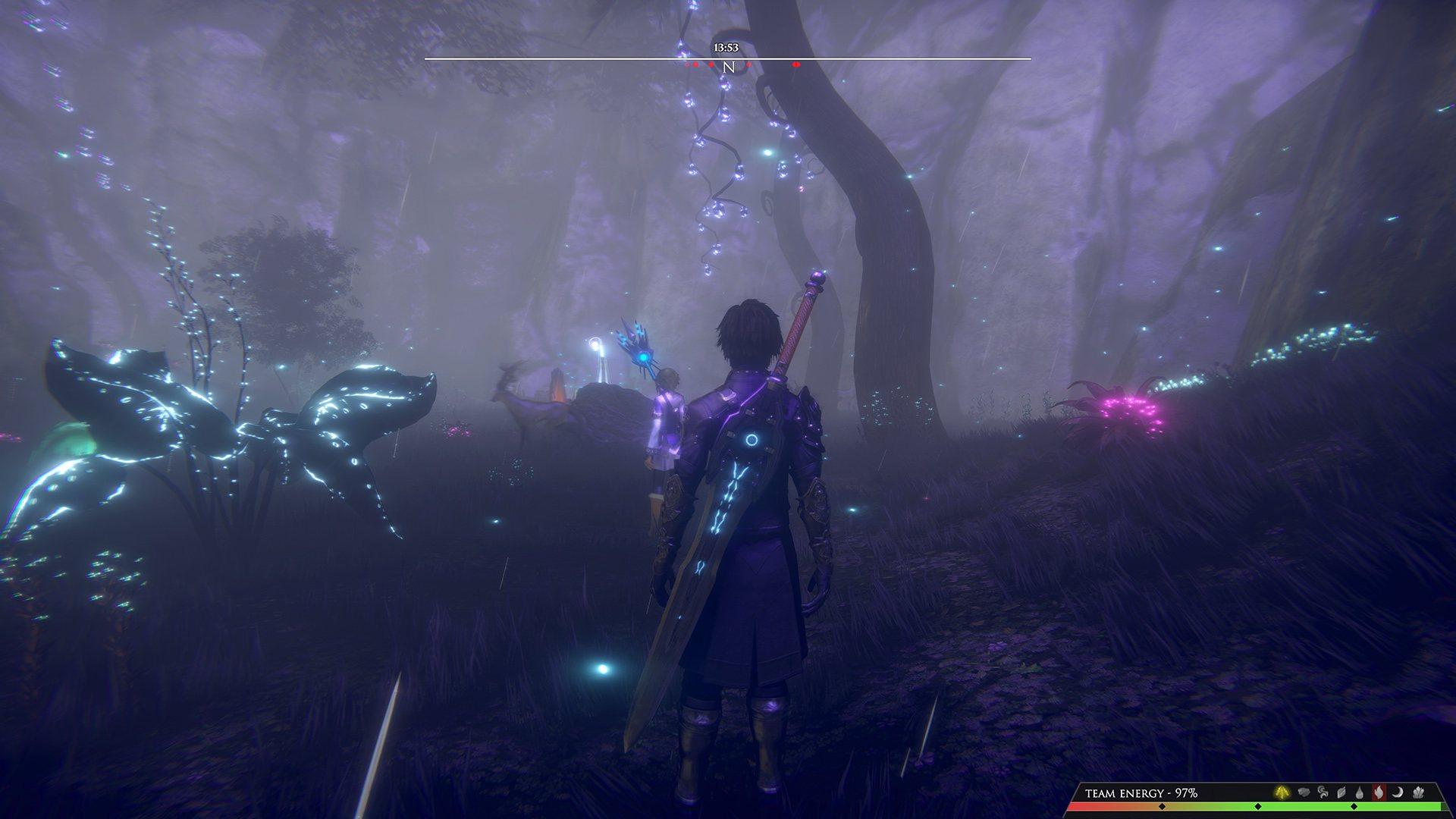This screenshot has width=1456, height=819.
Task: Click the 13:53 time display above compass
Action: [x=726, y=47]
